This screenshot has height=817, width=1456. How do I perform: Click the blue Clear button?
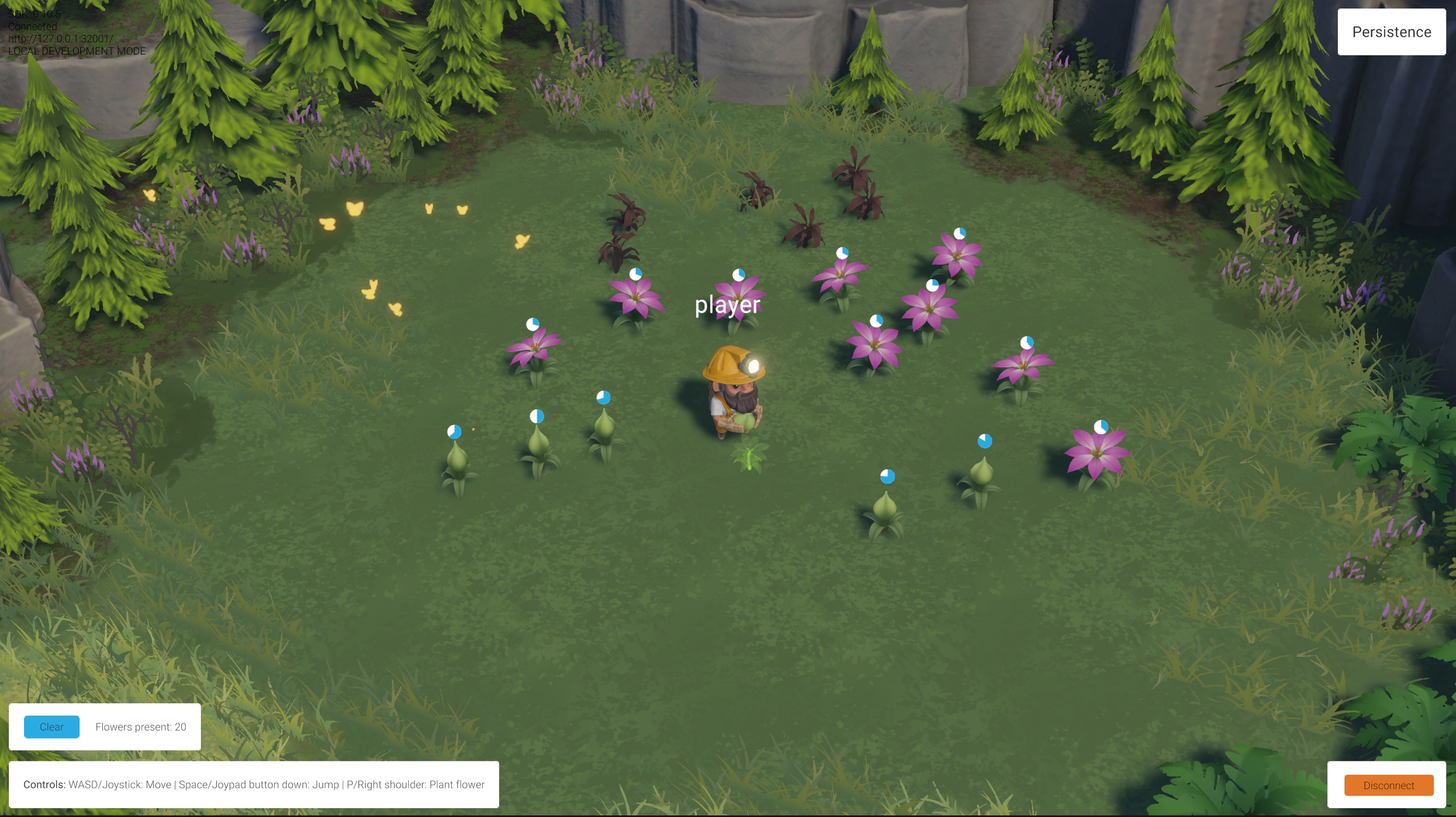click(x=52, y=727)
